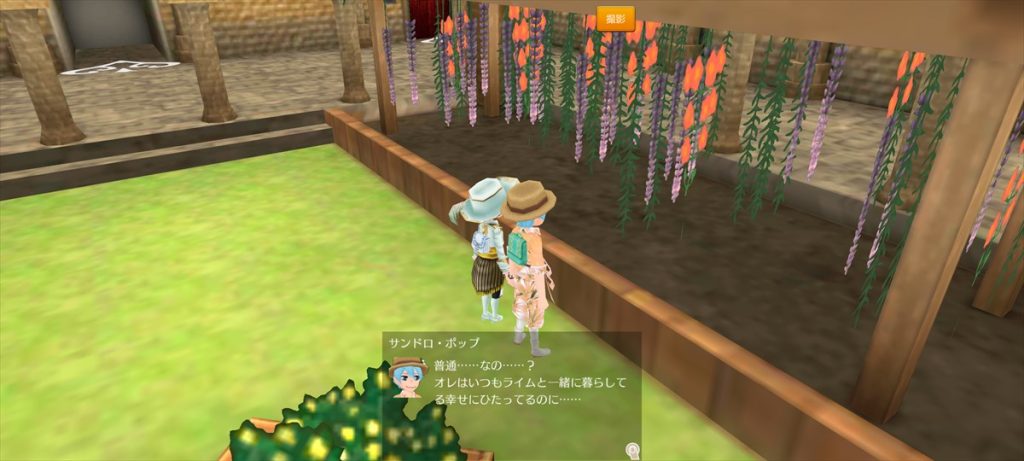
Task: Tap the orange 撮影 screenshot button
Action: (x=616, y=18)
